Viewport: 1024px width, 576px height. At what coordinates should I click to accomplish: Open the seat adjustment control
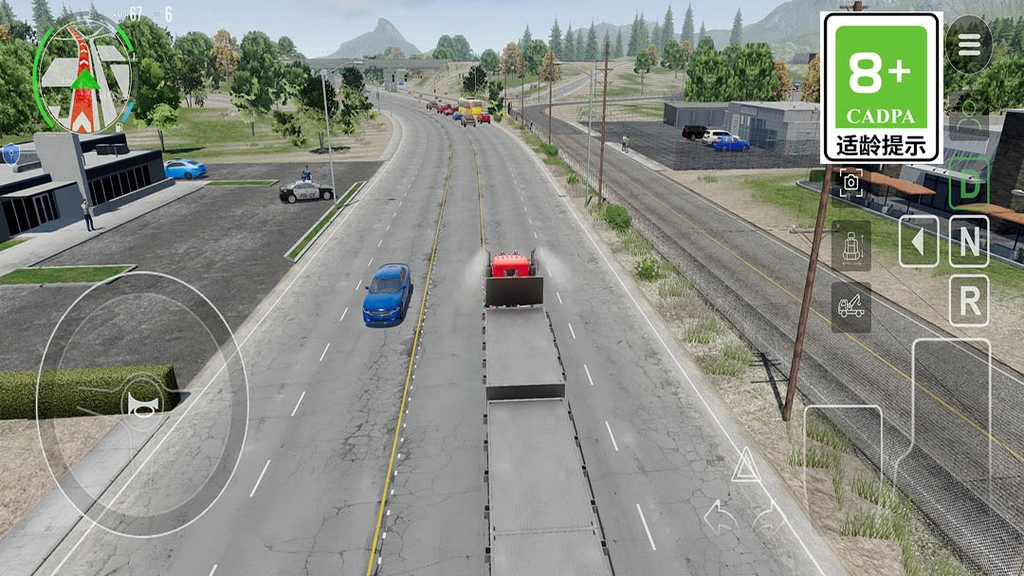point(851,245)
